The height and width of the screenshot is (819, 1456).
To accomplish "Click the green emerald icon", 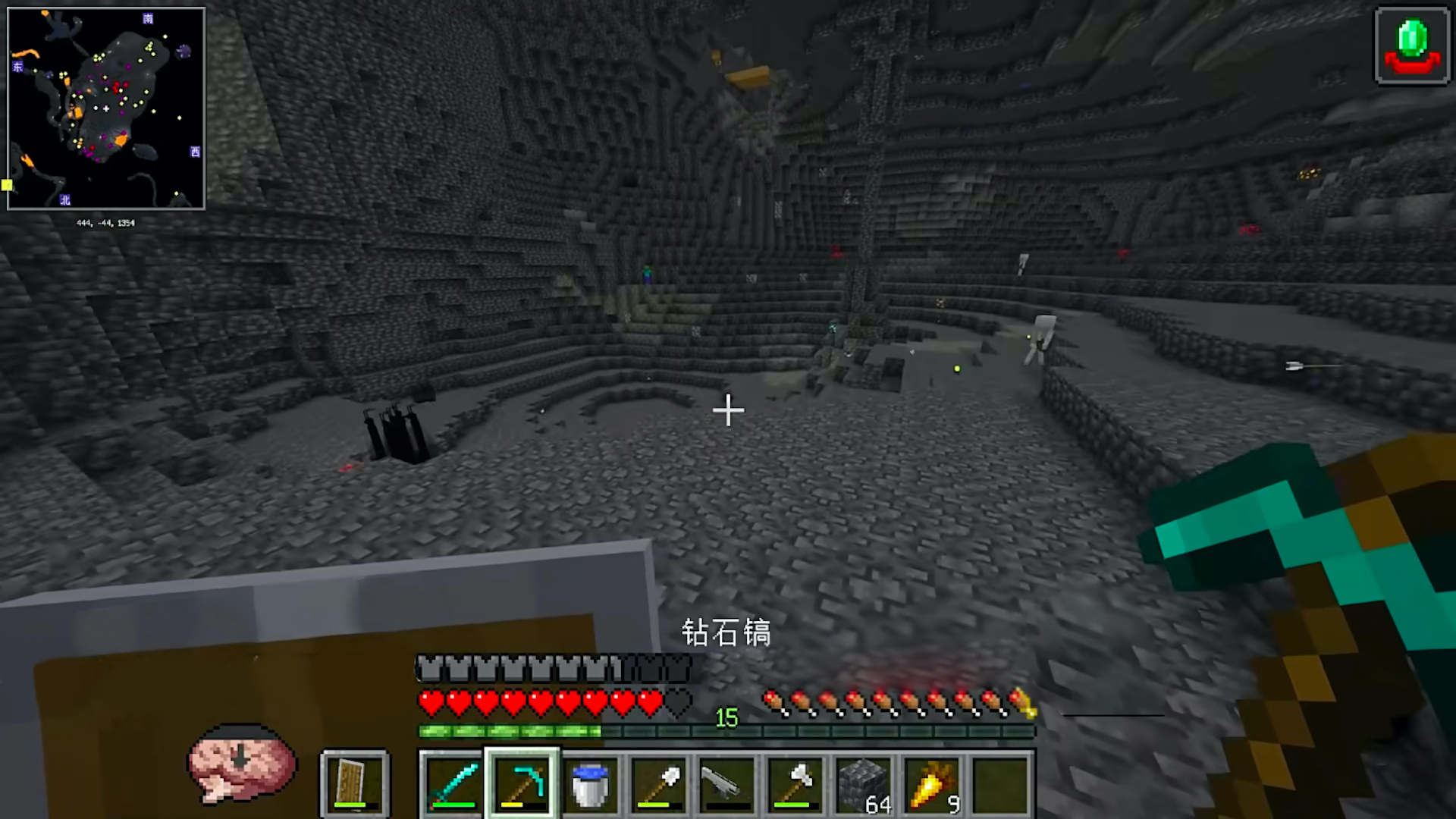I will (x=1412, y=45).
